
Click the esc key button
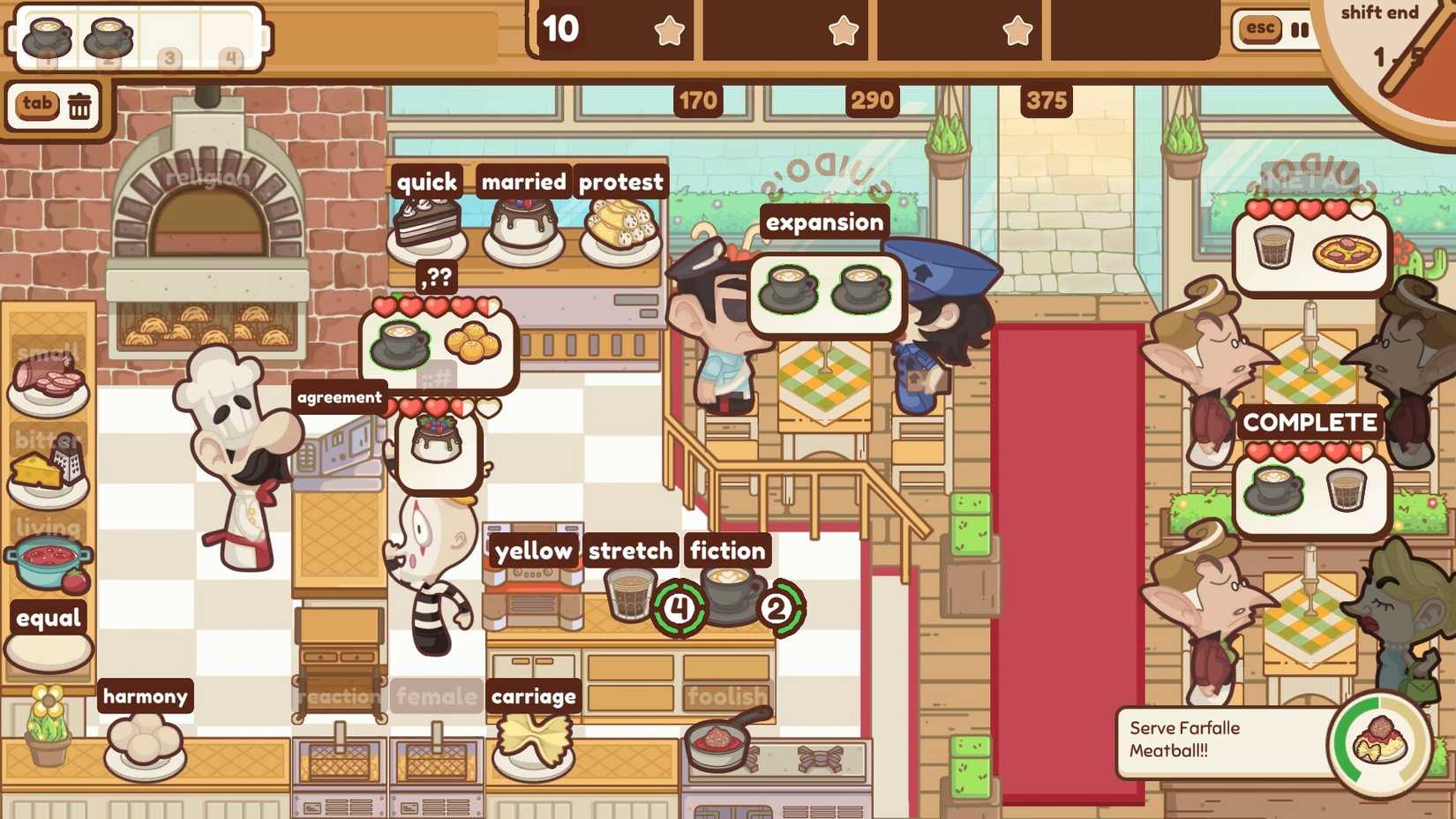tap(1257, 29)
